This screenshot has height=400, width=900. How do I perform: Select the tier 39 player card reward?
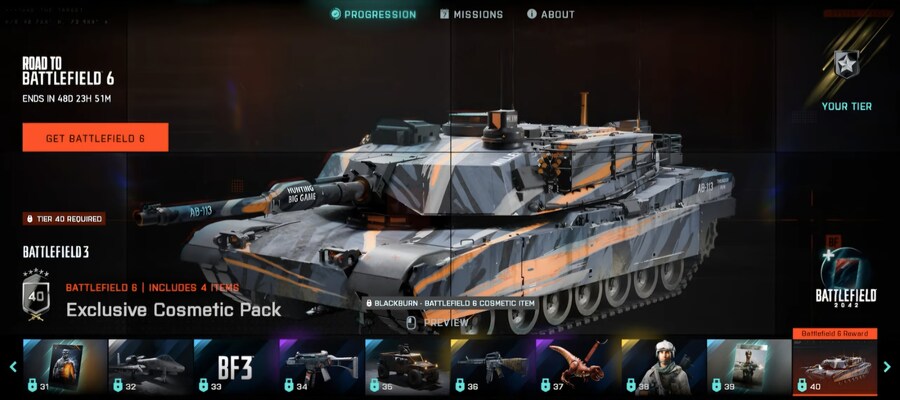point(749,368)
